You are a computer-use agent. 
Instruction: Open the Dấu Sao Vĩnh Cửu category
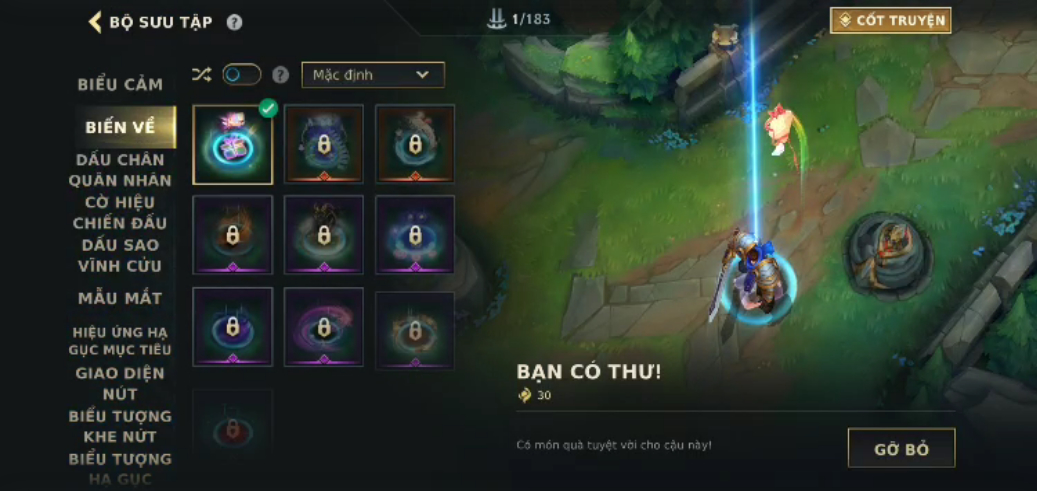[120, 255]
